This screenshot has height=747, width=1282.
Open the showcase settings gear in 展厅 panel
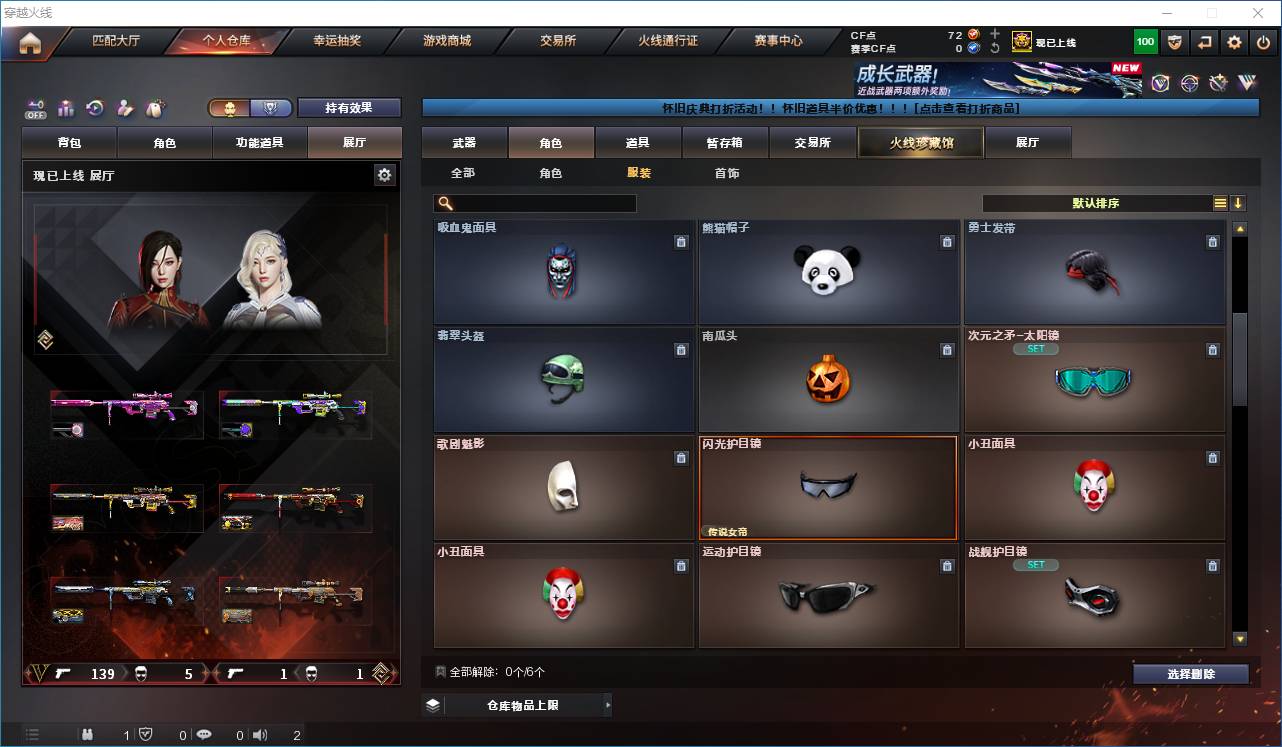(x=384, y=174)
